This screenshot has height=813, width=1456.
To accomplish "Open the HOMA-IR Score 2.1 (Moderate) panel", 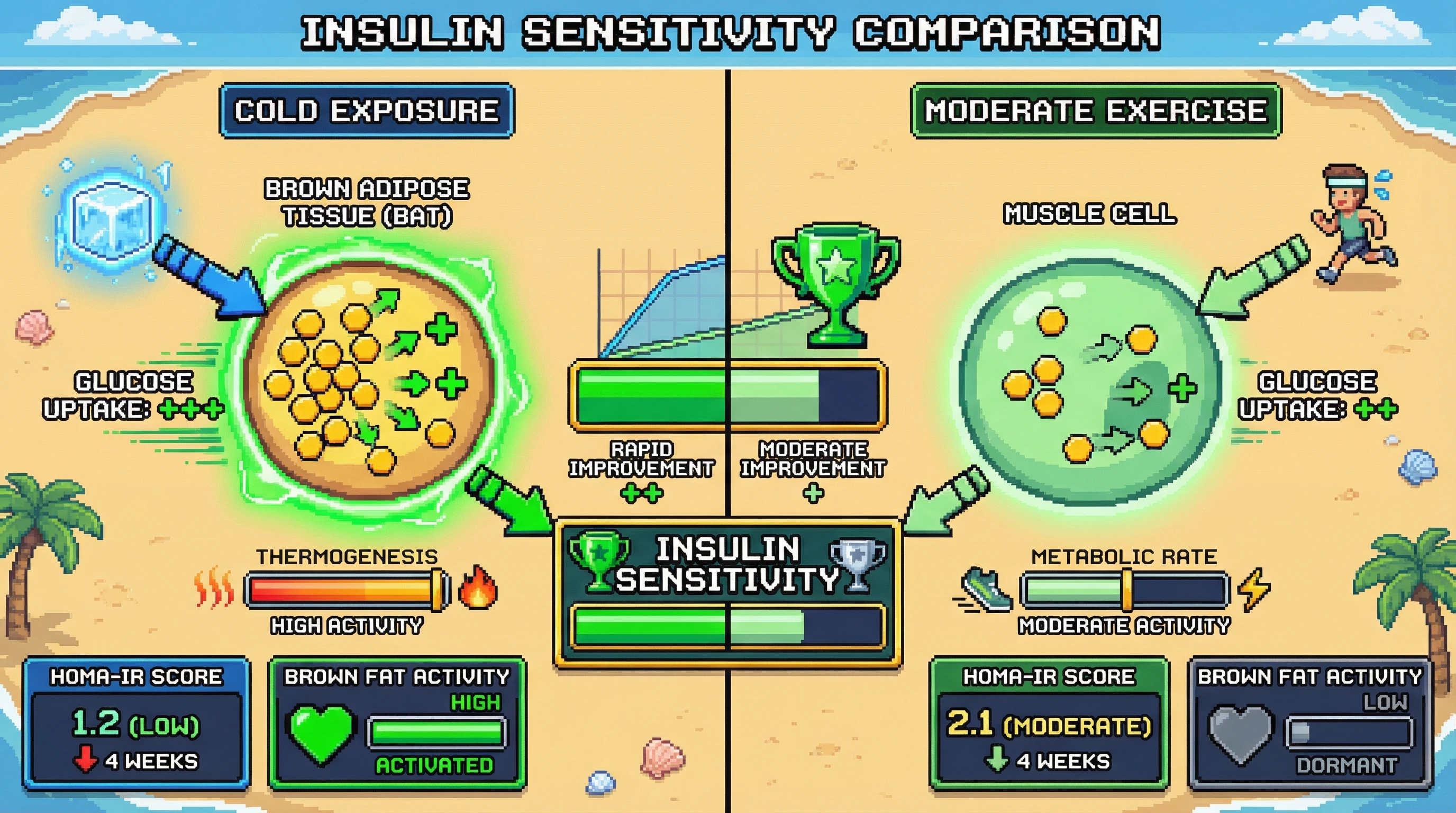I will pyautogui.click(x=1049, y=722).
